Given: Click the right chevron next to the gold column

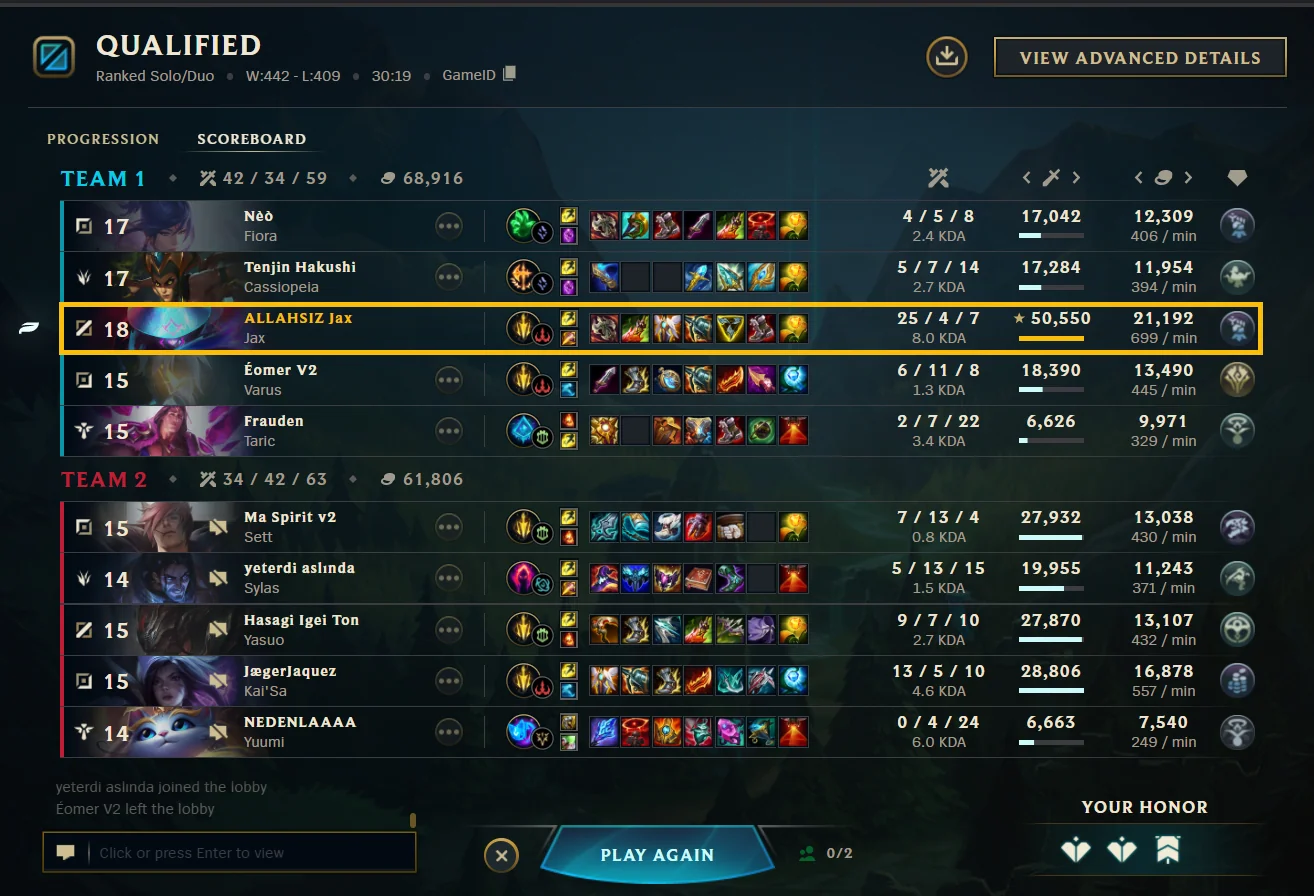Looking at the screenshot, I should [1189, 177].
